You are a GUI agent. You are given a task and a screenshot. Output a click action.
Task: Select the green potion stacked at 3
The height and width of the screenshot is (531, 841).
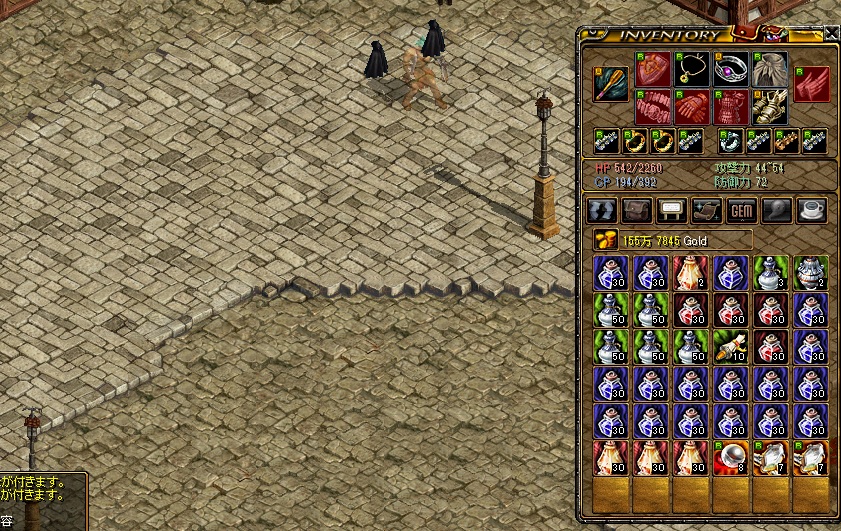(x=771, y=273)
